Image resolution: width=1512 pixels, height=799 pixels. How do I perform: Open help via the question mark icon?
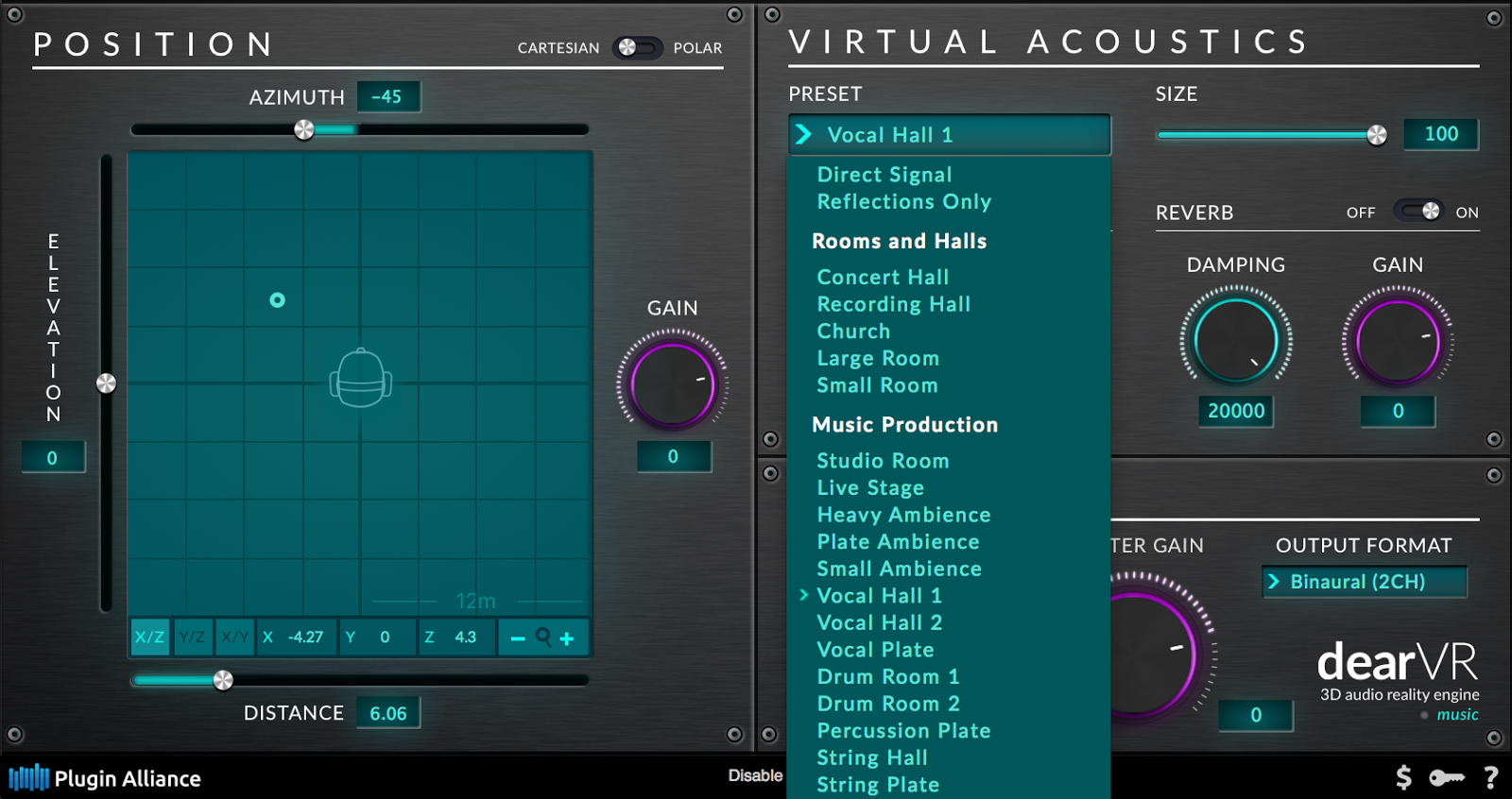pyautogui.click(x=1489, y=776)
